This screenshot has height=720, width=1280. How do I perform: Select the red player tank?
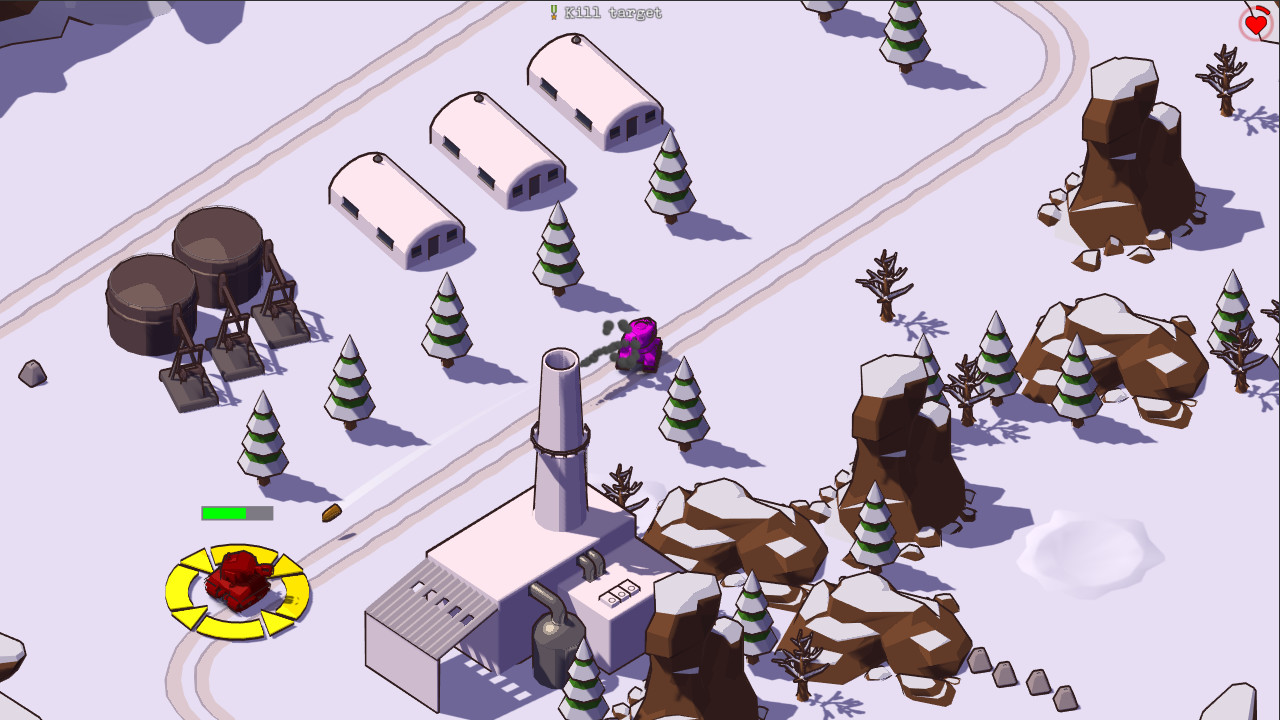pos(238,582)
